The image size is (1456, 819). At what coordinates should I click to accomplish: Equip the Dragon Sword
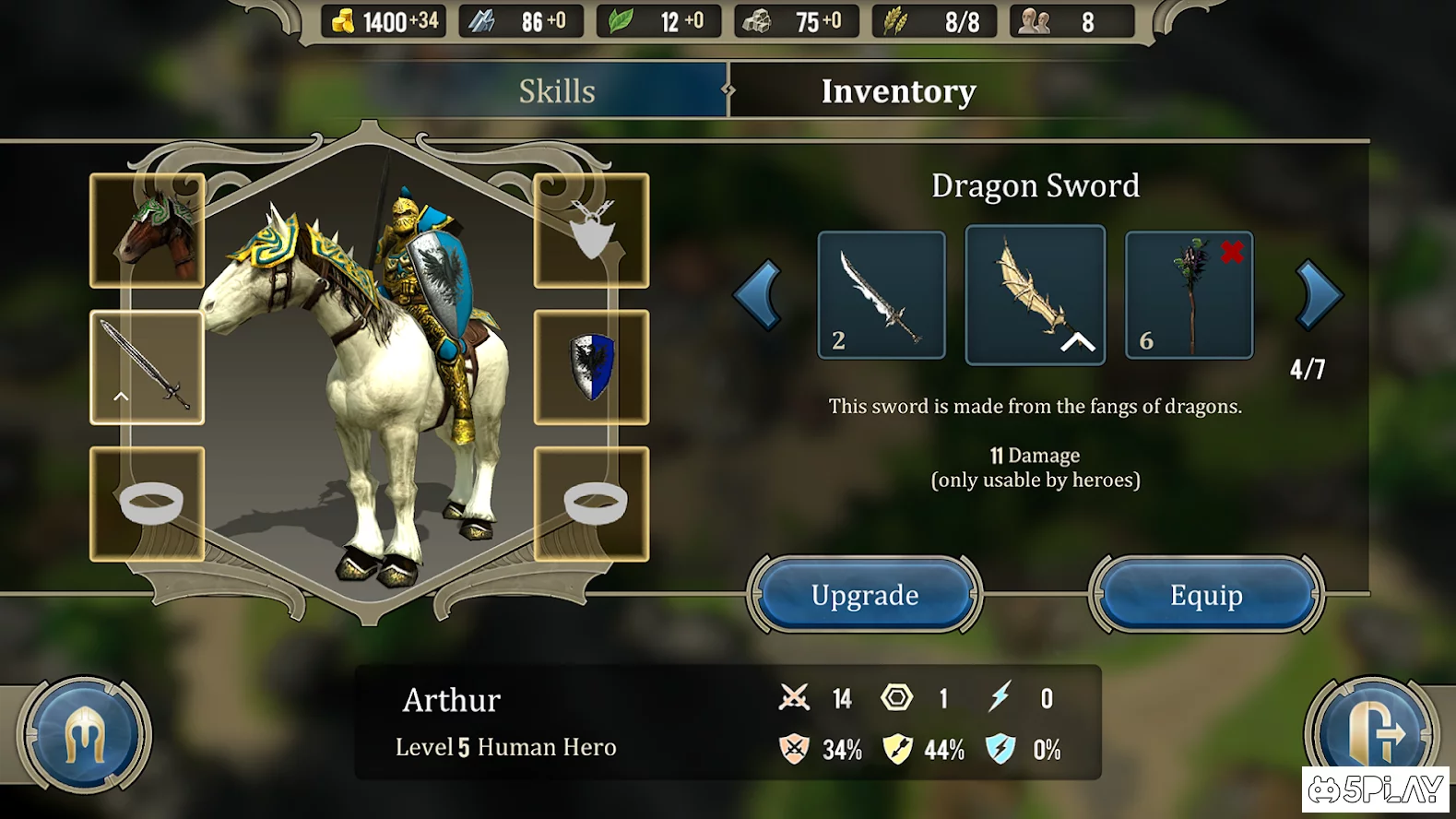tap(1205, 595)
